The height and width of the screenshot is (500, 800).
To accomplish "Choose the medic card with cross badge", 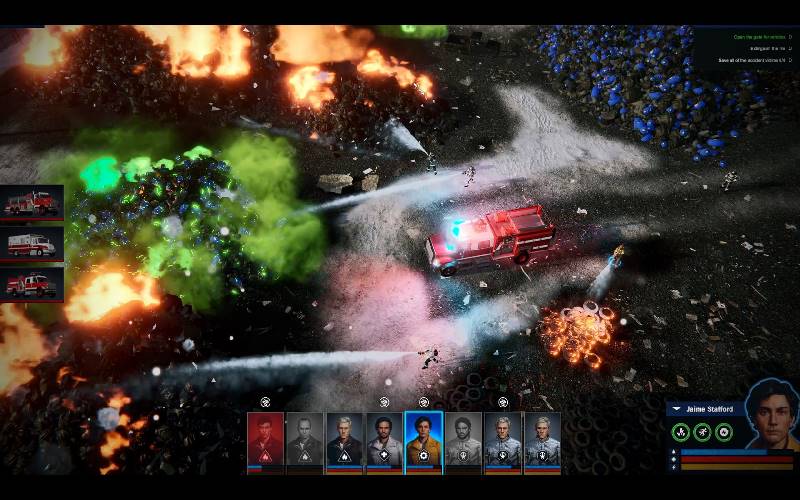I will (x=384, y=441).
